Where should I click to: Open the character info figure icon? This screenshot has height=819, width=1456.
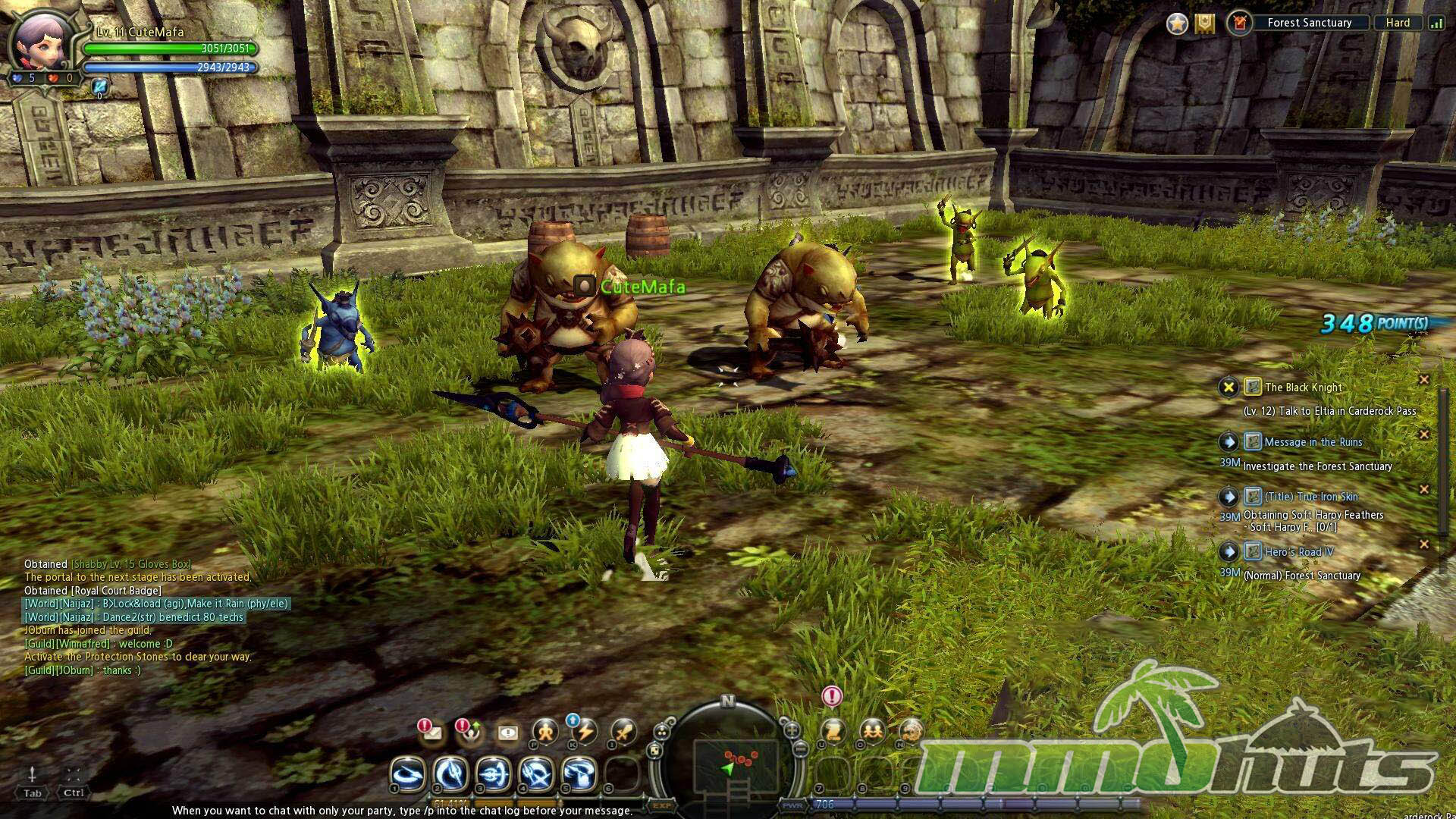pyautogui.click(x=544, y=733)
